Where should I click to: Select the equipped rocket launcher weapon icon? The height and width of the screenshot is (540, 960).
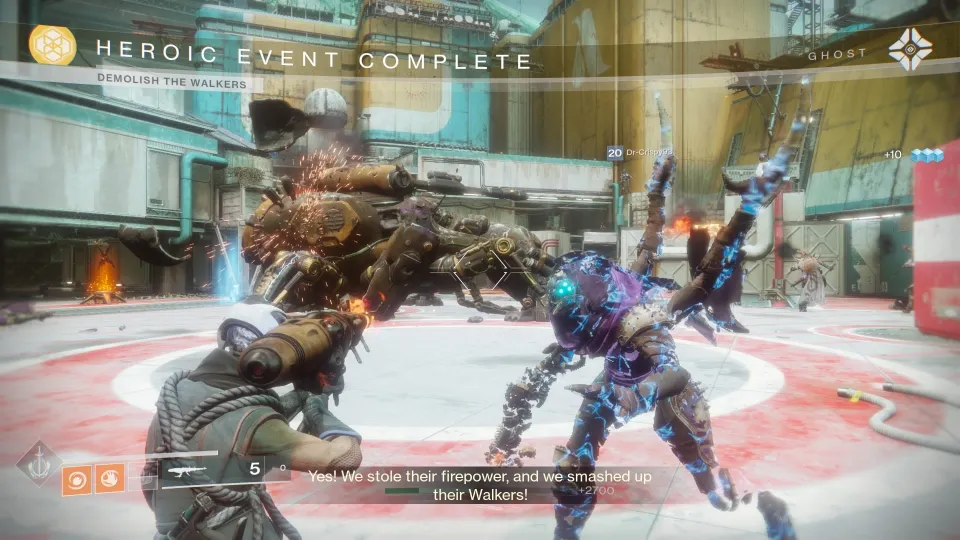(186, 468)
